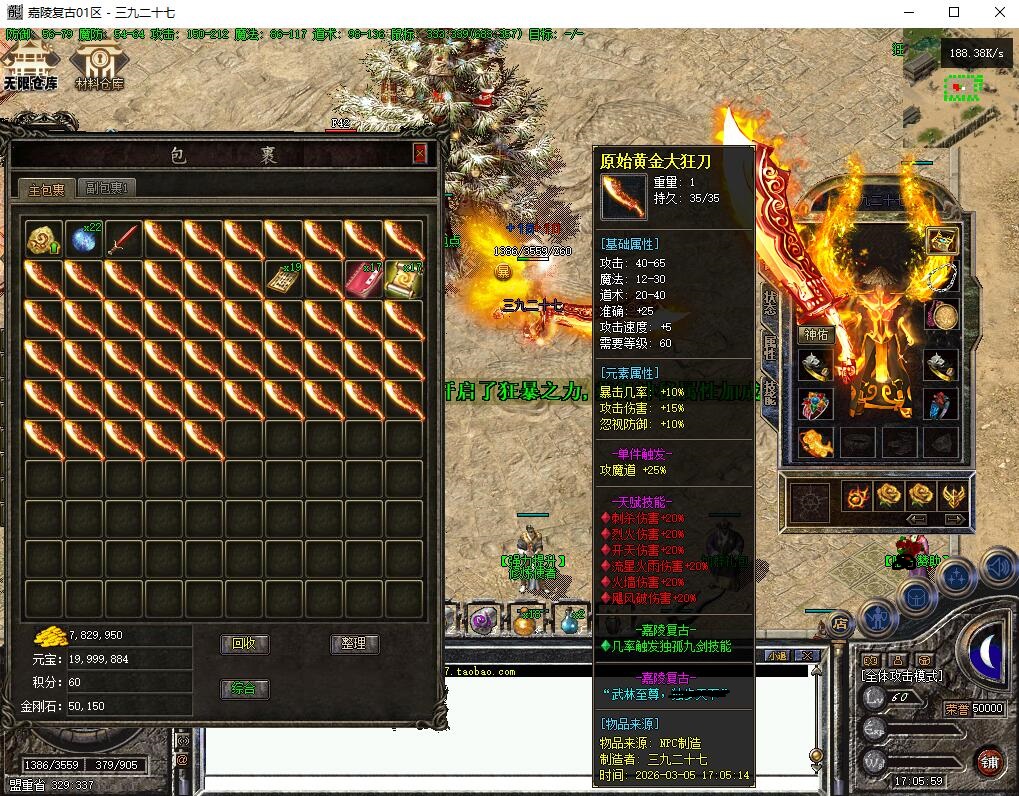Select the blue orb item stack
The image size is (1019, 796).
[x=85, y=240]
